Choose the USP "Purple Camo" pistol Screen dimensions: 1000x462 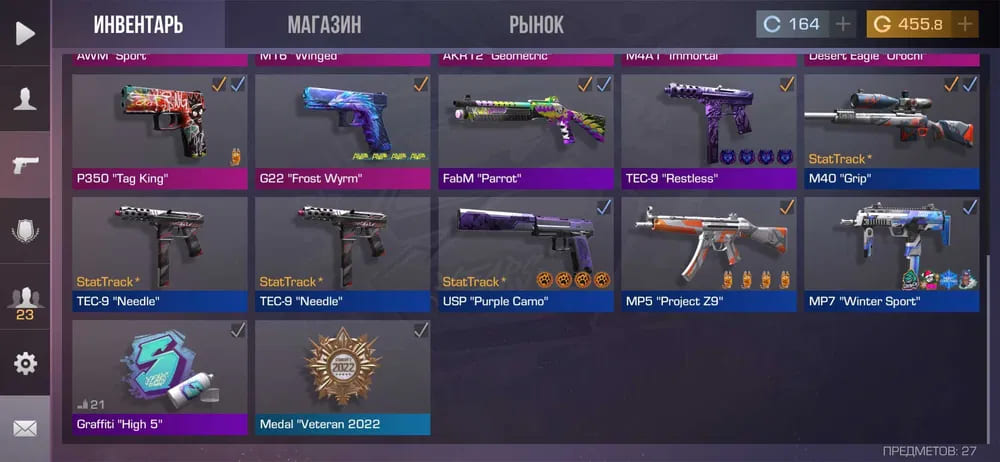(526, 253)
